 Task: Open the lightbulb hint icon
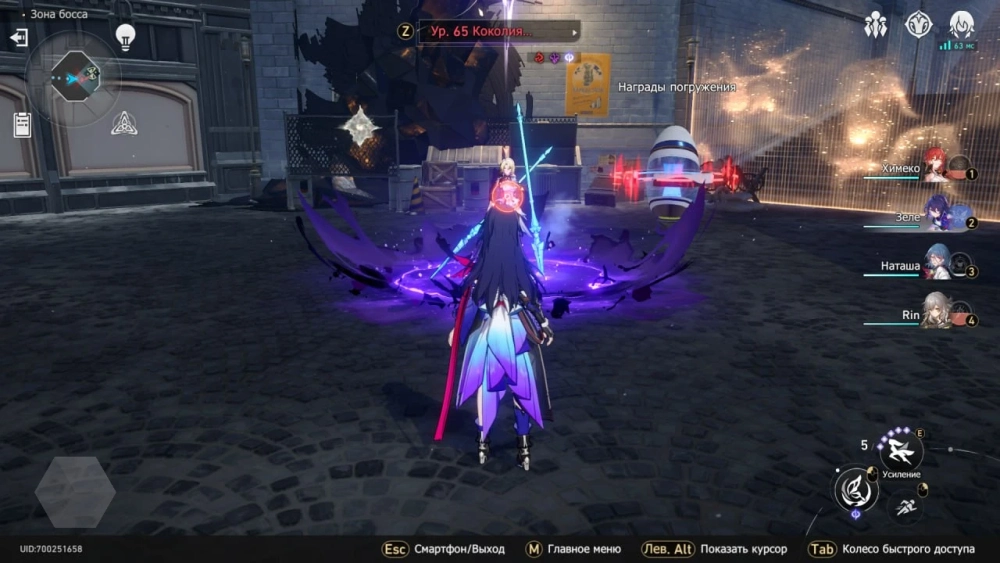(x=125, y=36)
